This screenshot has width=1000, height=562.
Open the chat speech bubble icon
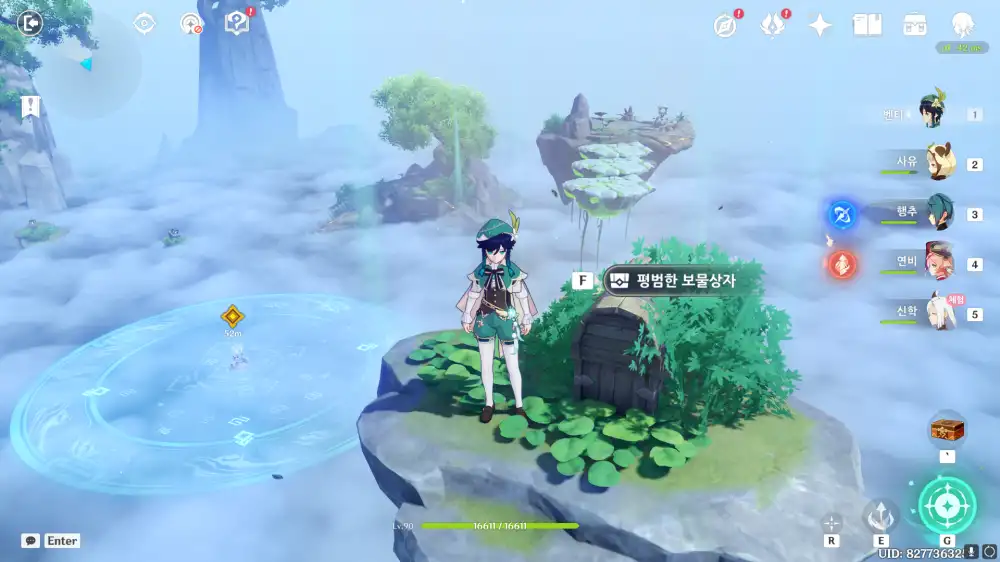point(31,541)
